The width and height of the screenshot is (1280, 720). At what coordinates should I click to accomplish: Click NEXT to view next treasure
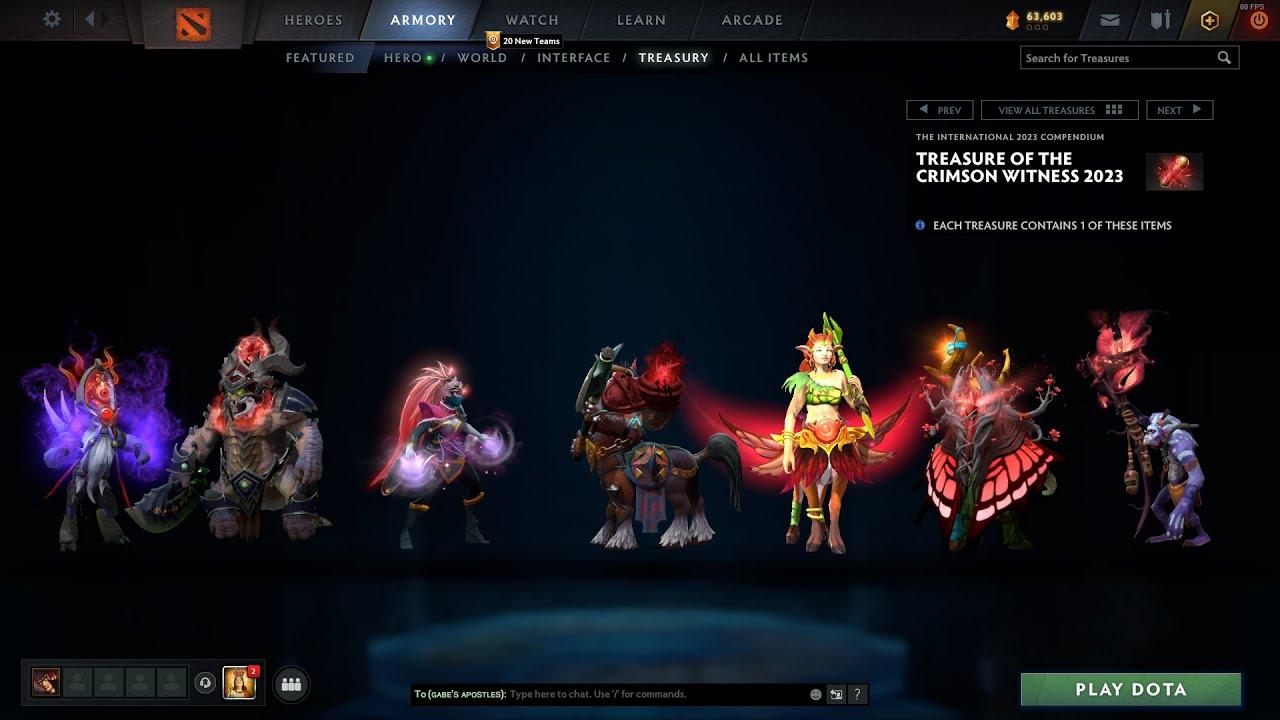click(x=1179, y=109)
